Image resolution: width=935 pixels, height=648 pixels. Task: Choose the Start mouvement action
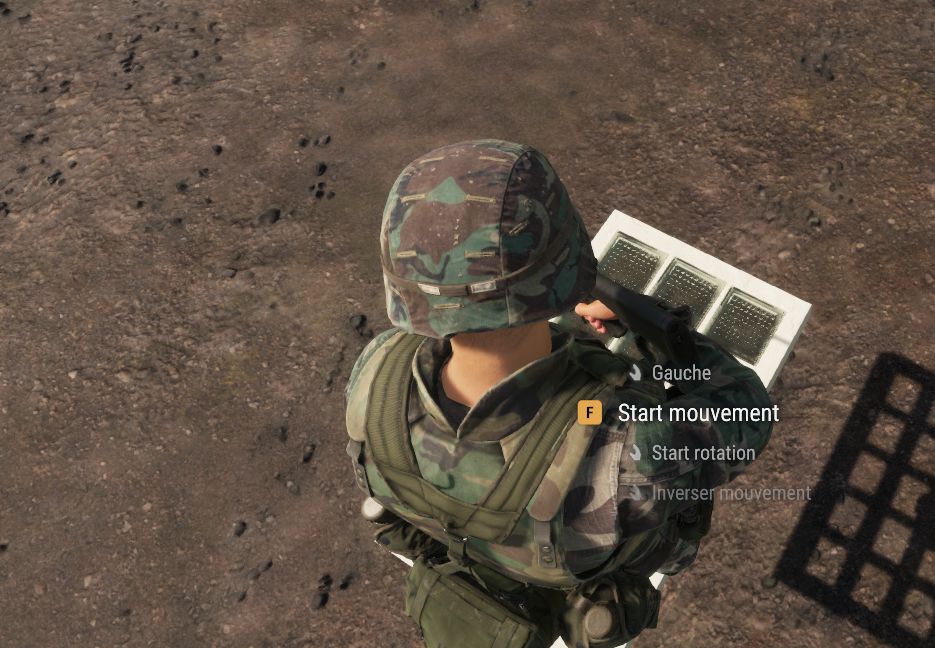[x=697, y=413]
